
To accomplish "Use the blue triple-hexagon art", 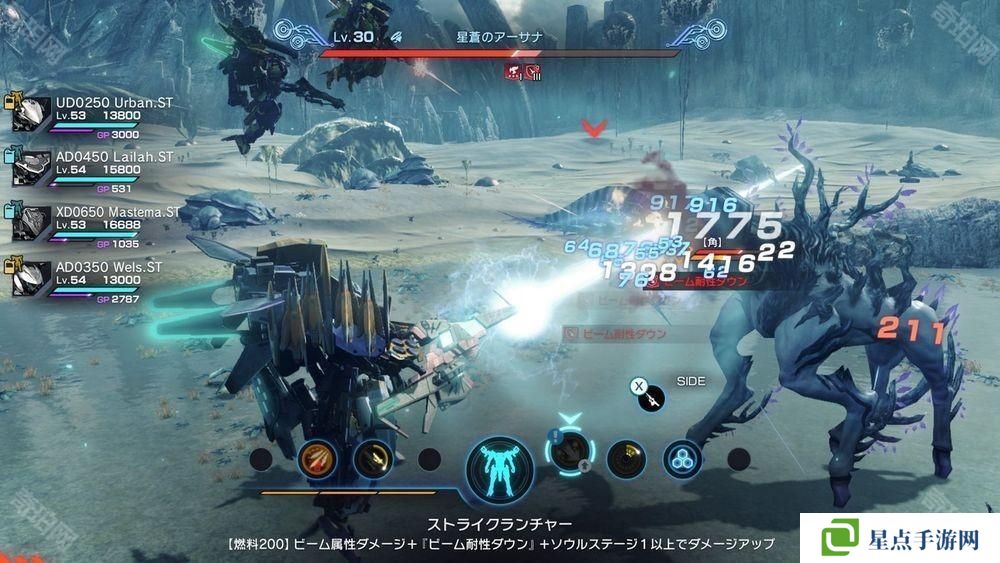I will (x=683, y=459).
